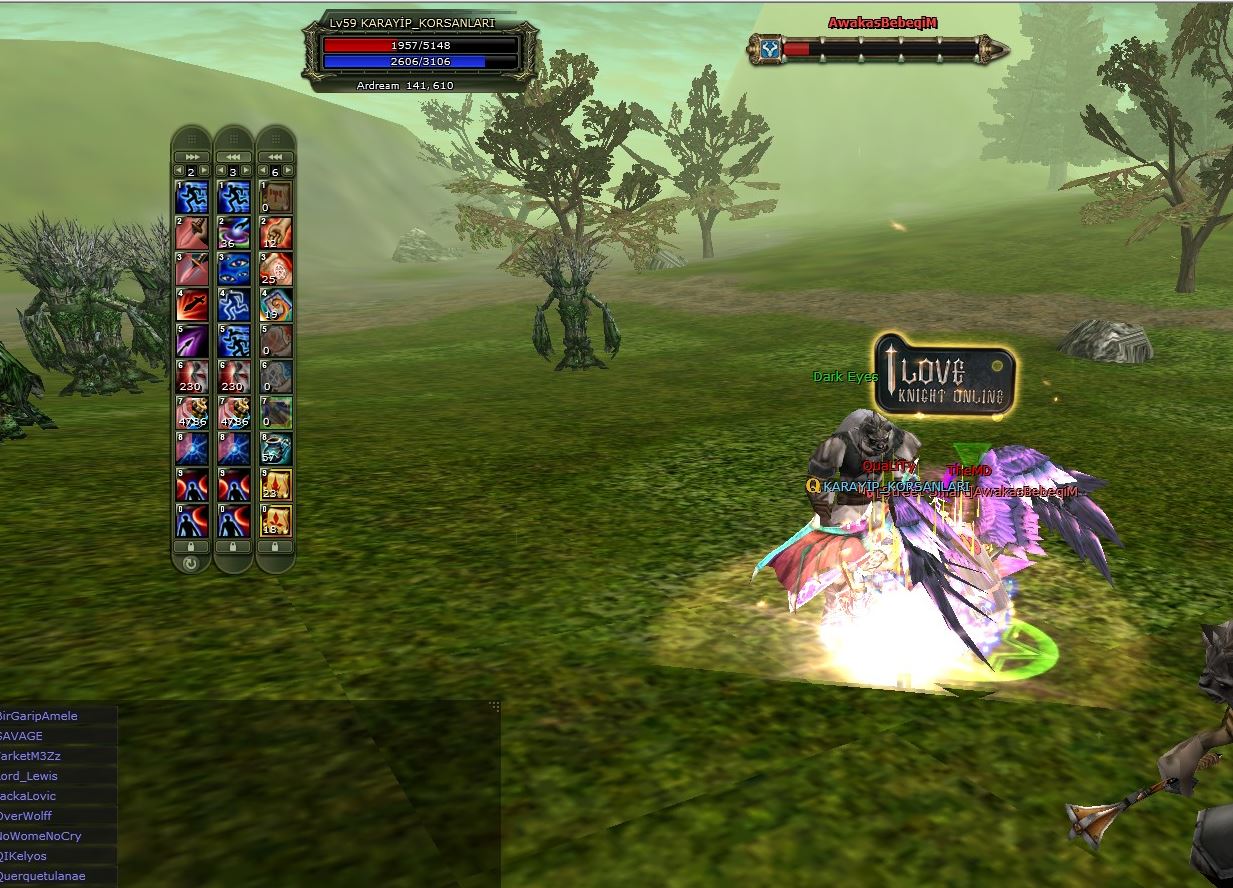Use the golden scroll with count 23
The height and width of the screenshot is (888, 1233).
coord(276,484)
